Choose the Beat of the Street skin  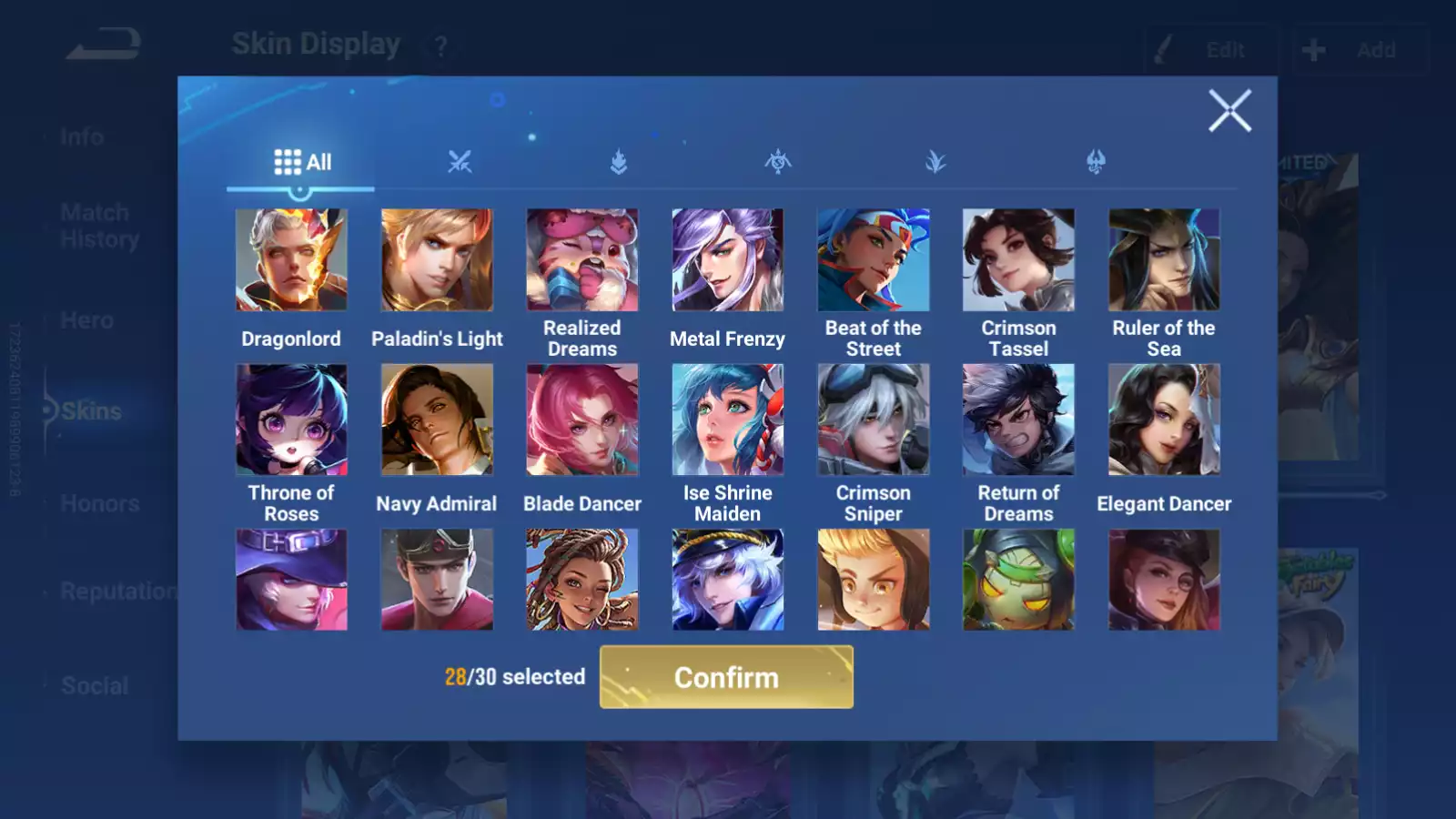pos(874,260)
